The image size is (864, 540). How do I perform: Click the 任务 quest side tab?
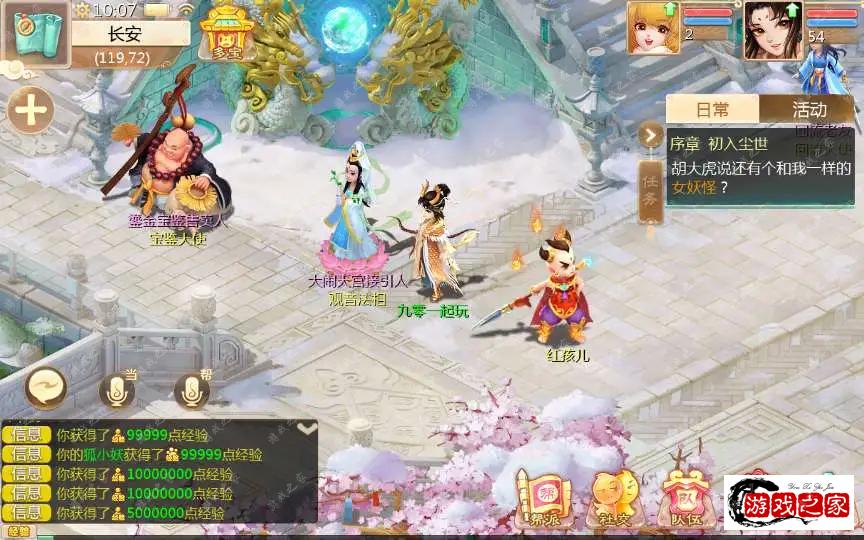tap(650, 192)
